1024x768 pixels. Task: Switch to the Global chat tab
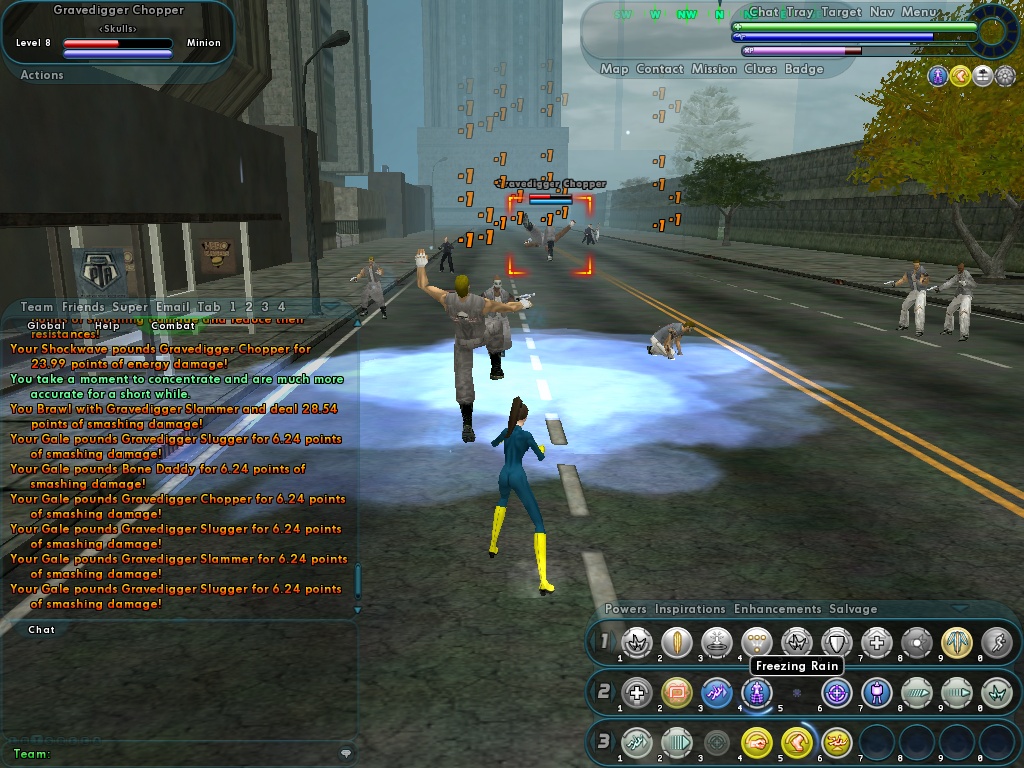click(46, 326)
